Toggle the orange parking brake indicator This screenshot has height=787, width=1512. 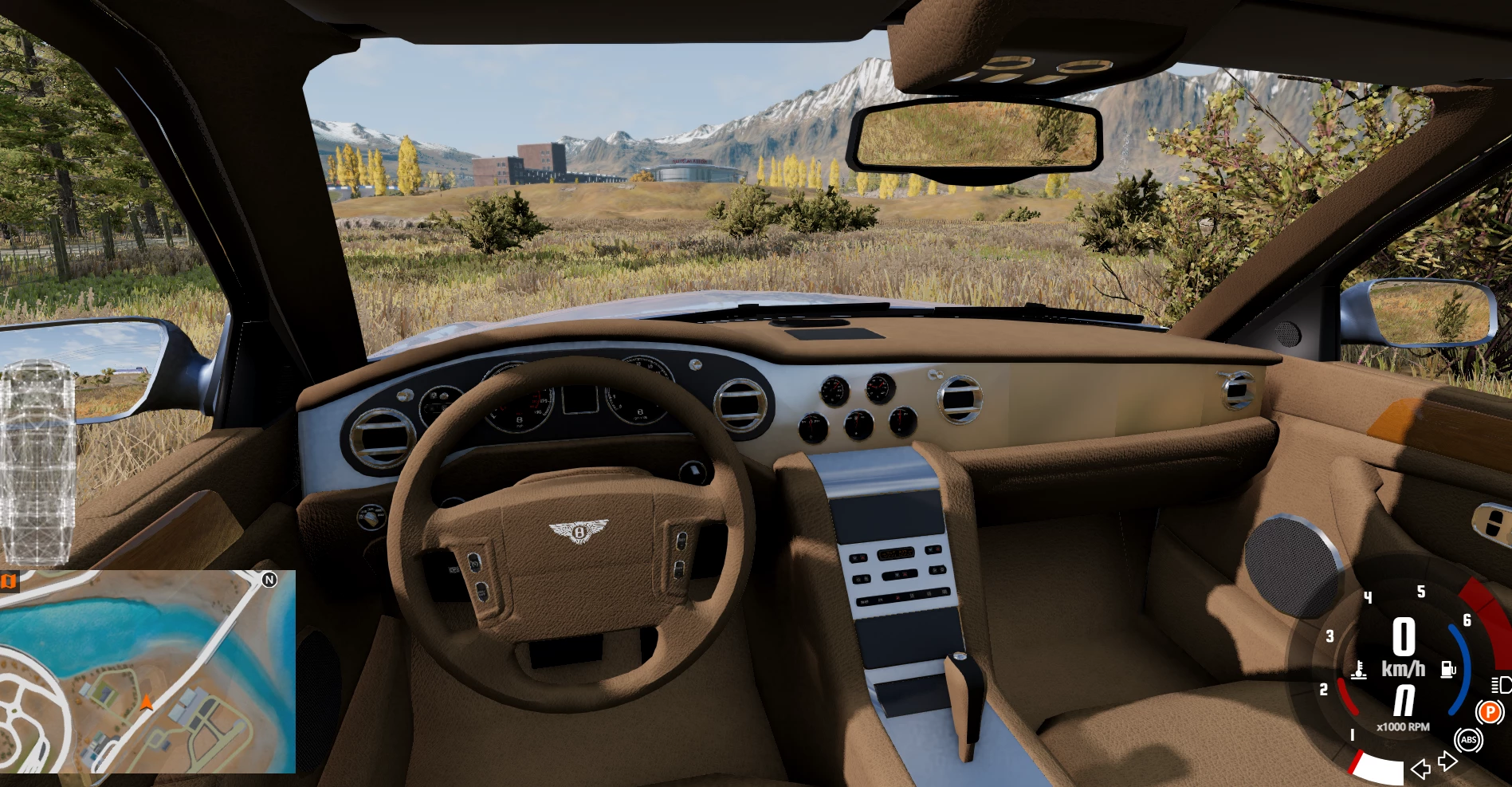tap(1489, 711)
